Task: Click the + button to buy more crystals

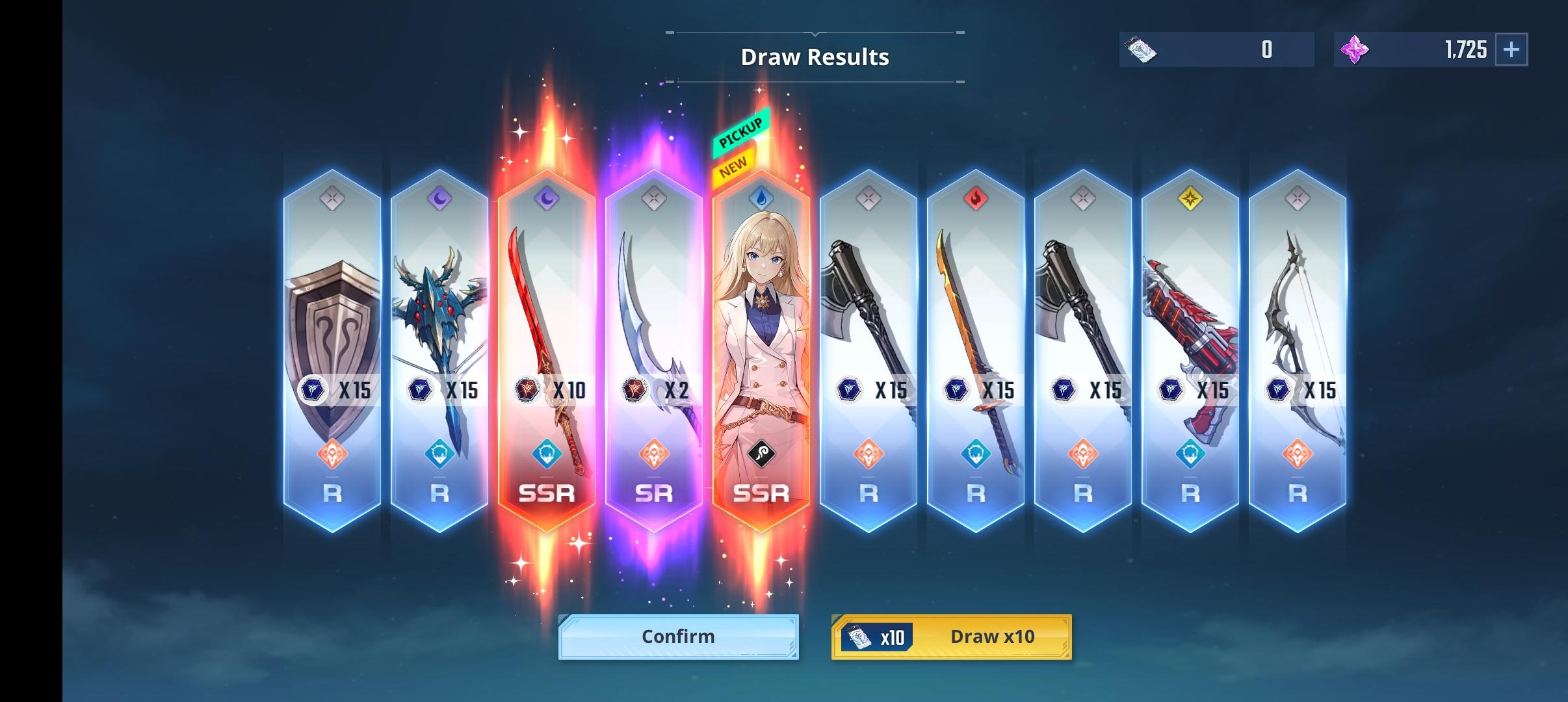Action: point(1511,49)
